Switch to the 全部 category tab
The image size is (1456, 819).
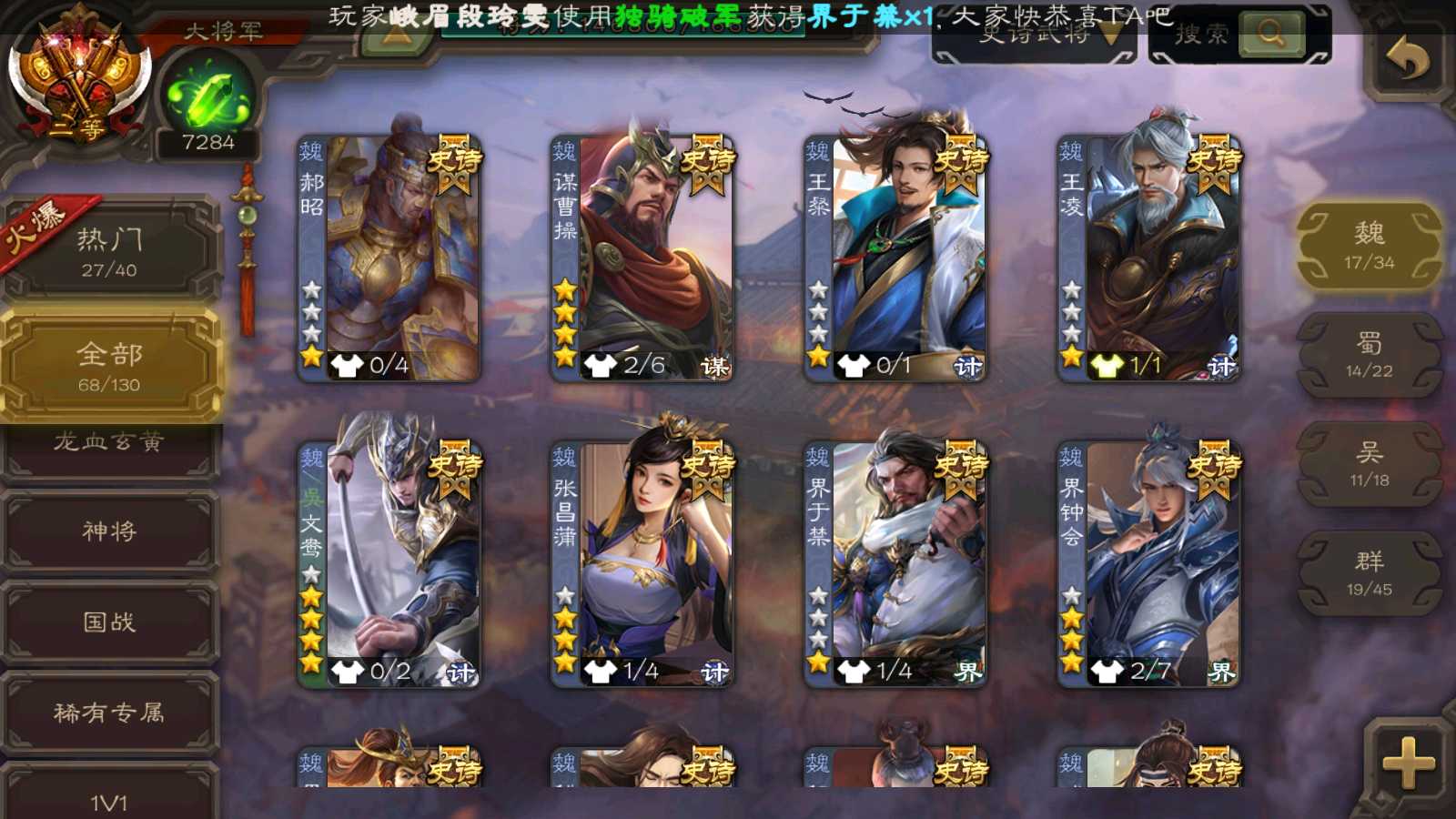(109, 366)
